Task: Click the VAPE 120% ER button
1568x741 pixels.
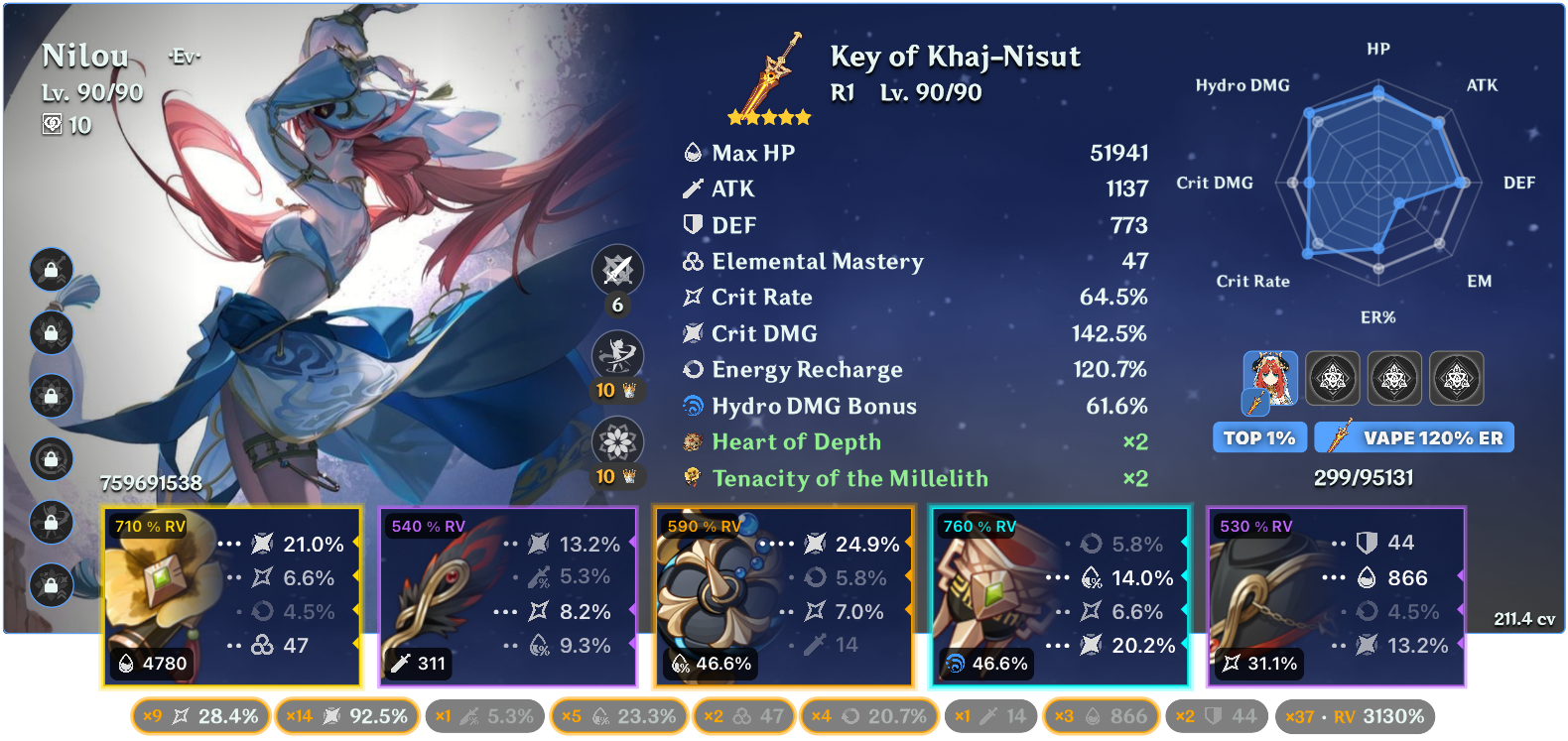Action: tap(1413, 436)
